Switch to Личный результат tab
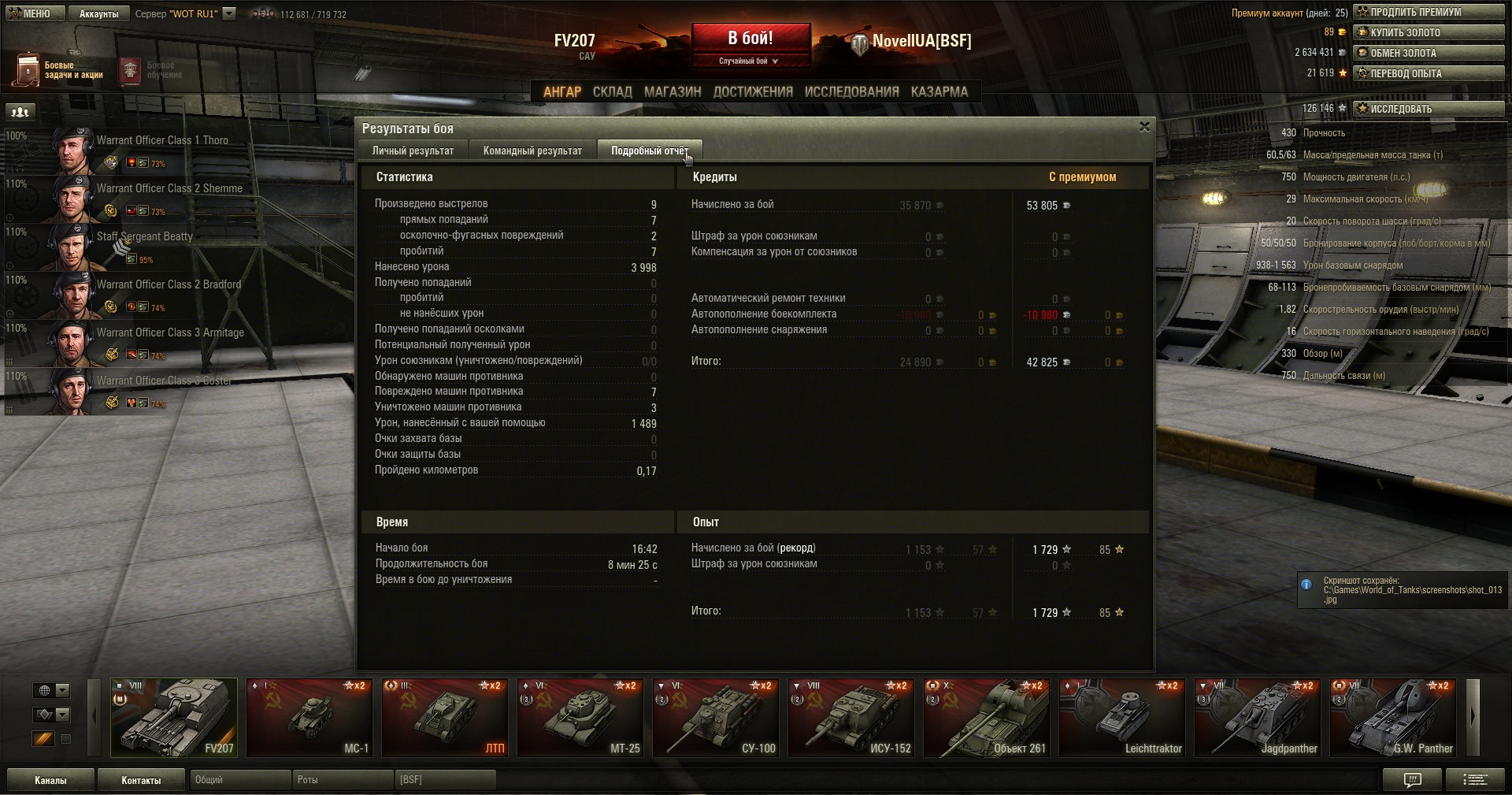This screenshot has width=1512, height=795. coord(413,150)
